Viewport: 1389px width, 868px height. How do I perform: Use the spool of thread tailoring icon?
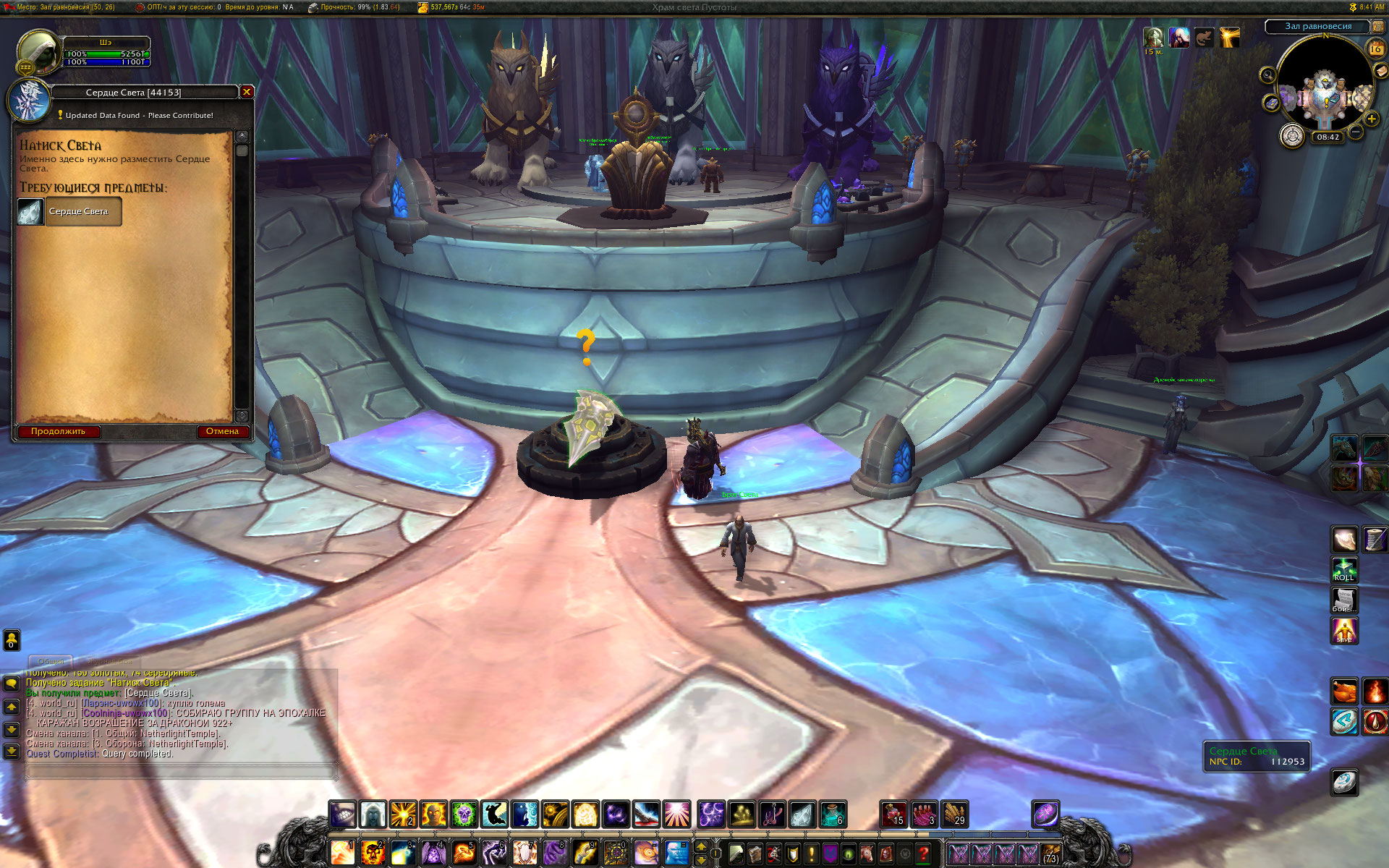click(1375, 540)
